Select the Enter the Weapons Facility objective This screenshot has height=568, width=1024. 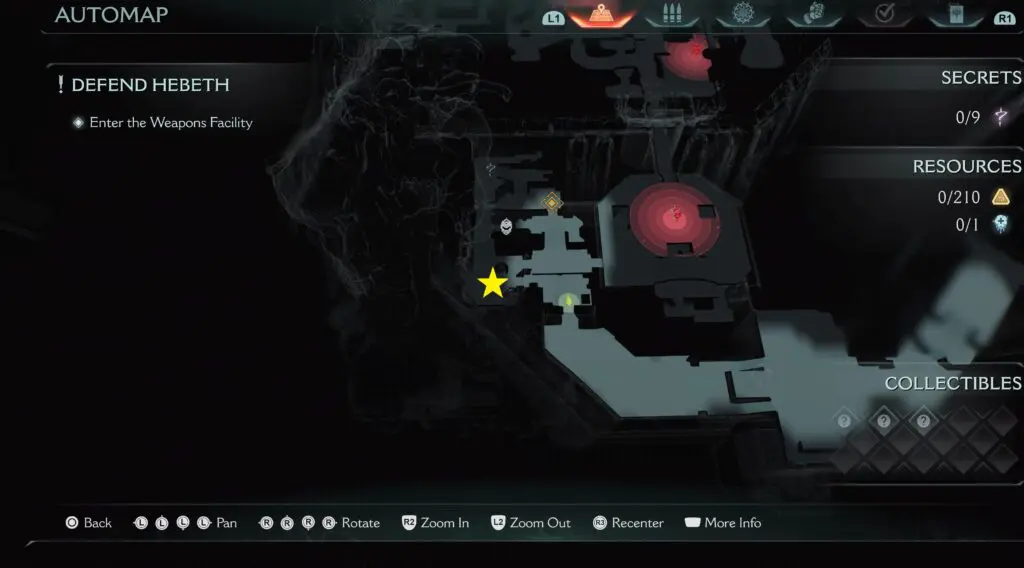(x=170, y=123)
